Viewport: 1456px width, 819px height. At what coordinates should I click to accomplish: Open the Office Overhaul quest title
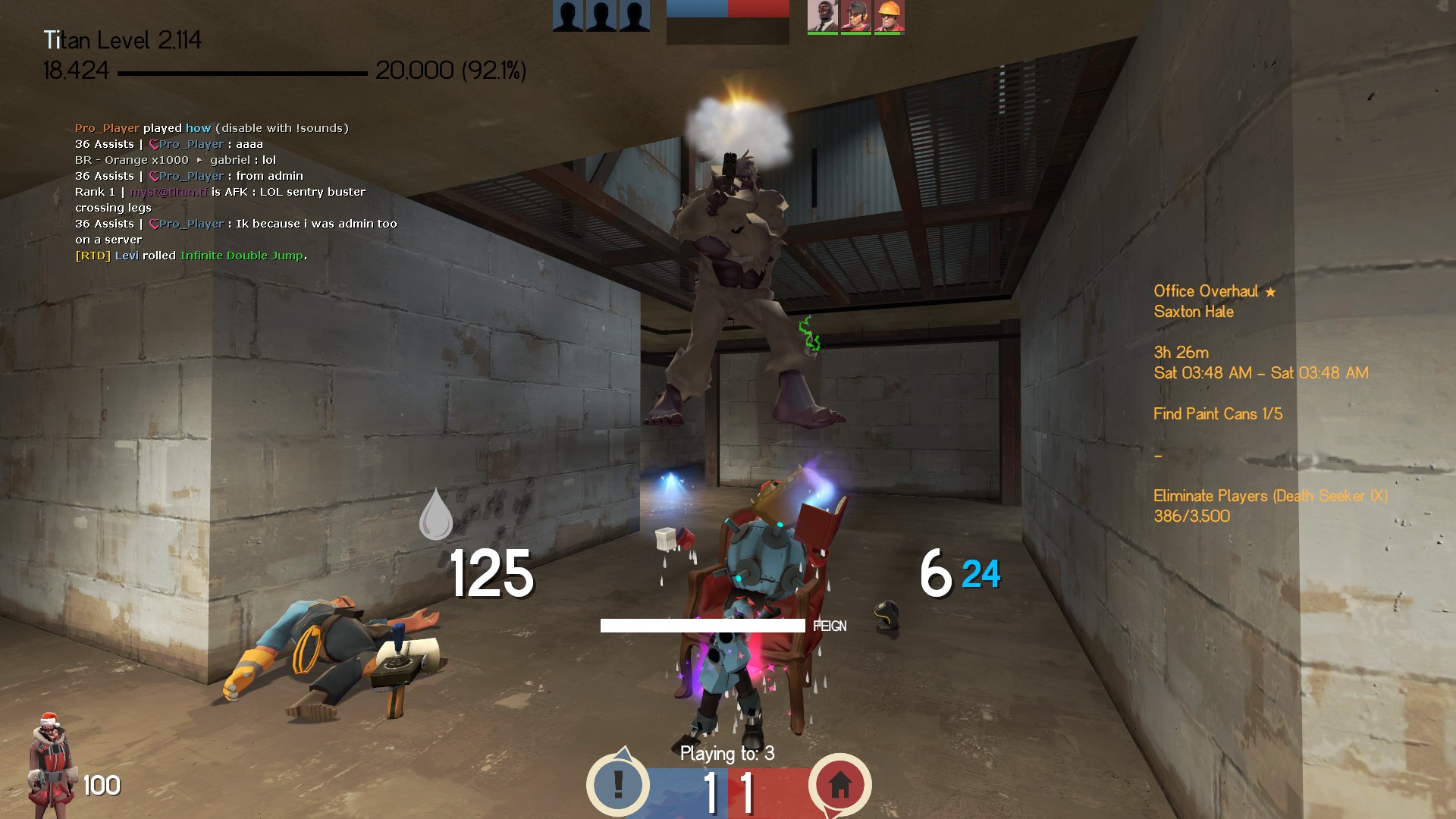pyautogui.click(x=1206, y=291)
